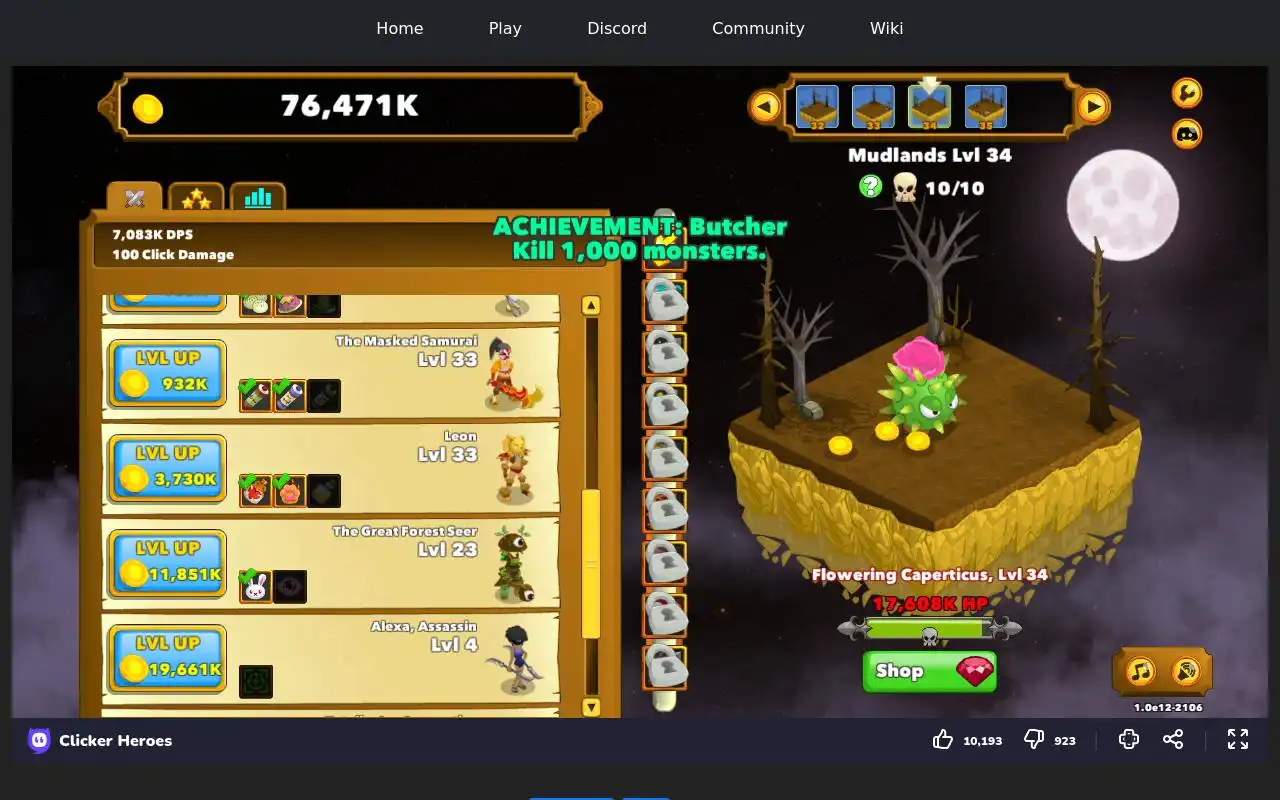The image size is (1280, 800).
Task: Show the bar chart statistics tab
Action: pos(258,198)
